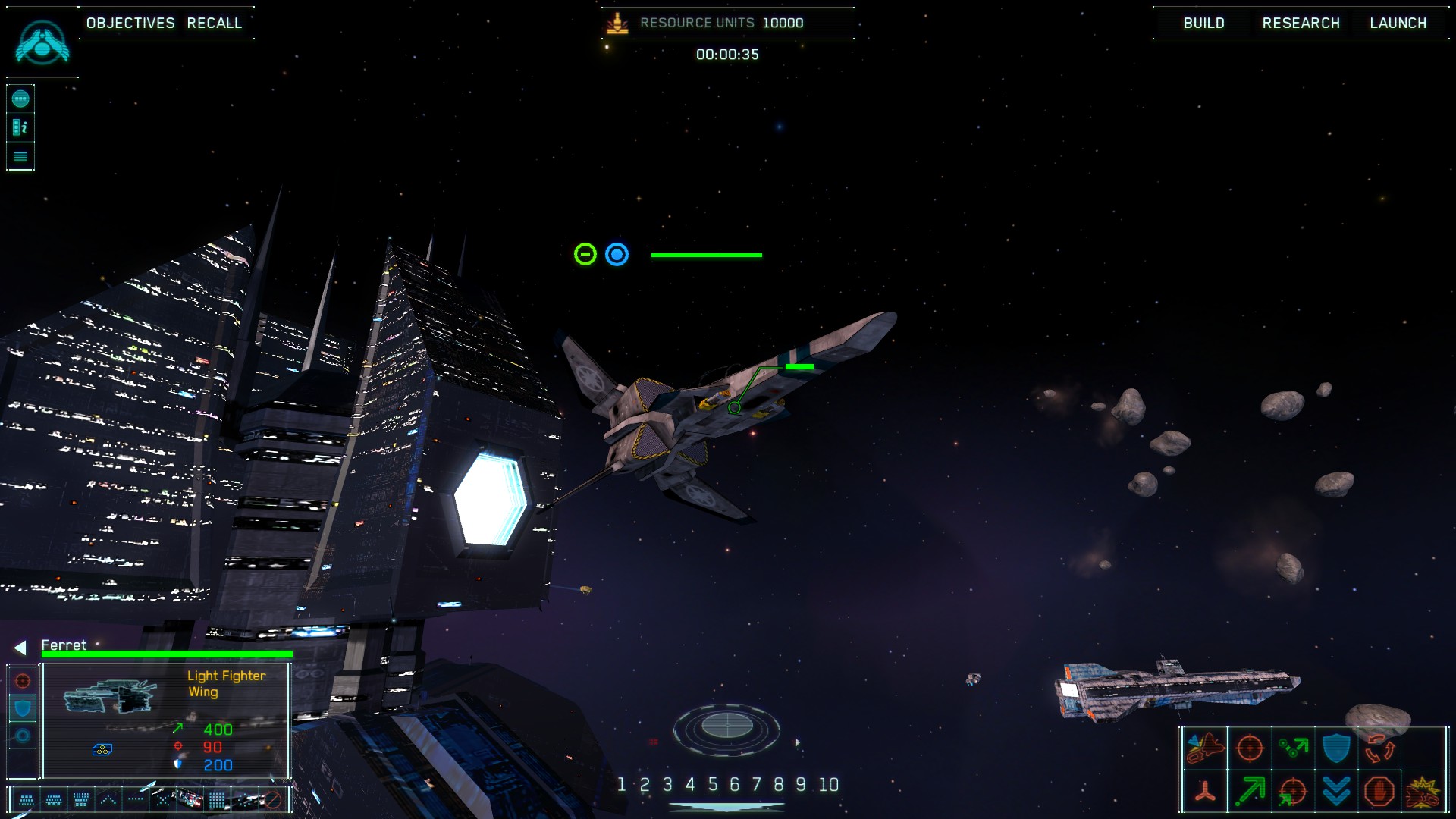Trigger the ship explosion scuttle command
Viewport: 1456px width, 819px height.
1423,792
